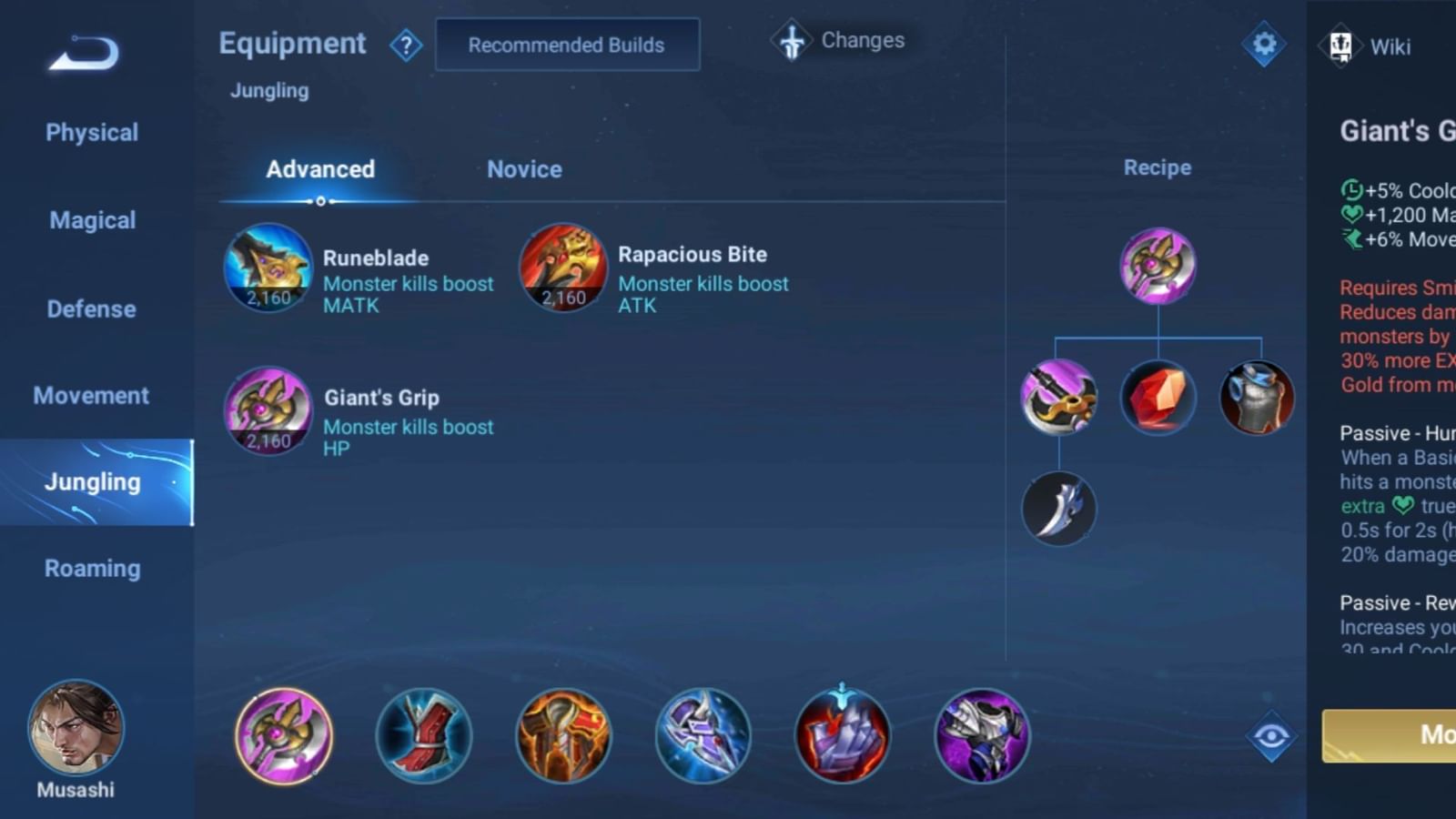Select the Runeblade item icon
The height and width of the screenshot is (819, 1456).
coord(268,269)
